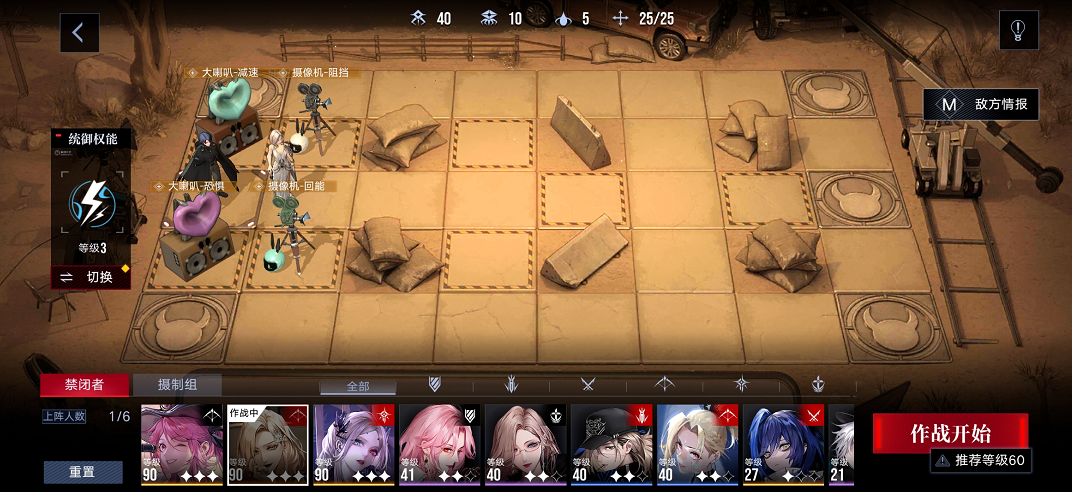Open the lightbulb hint button
This screenshot has height=492, width=1072.
coord(1018,31)
